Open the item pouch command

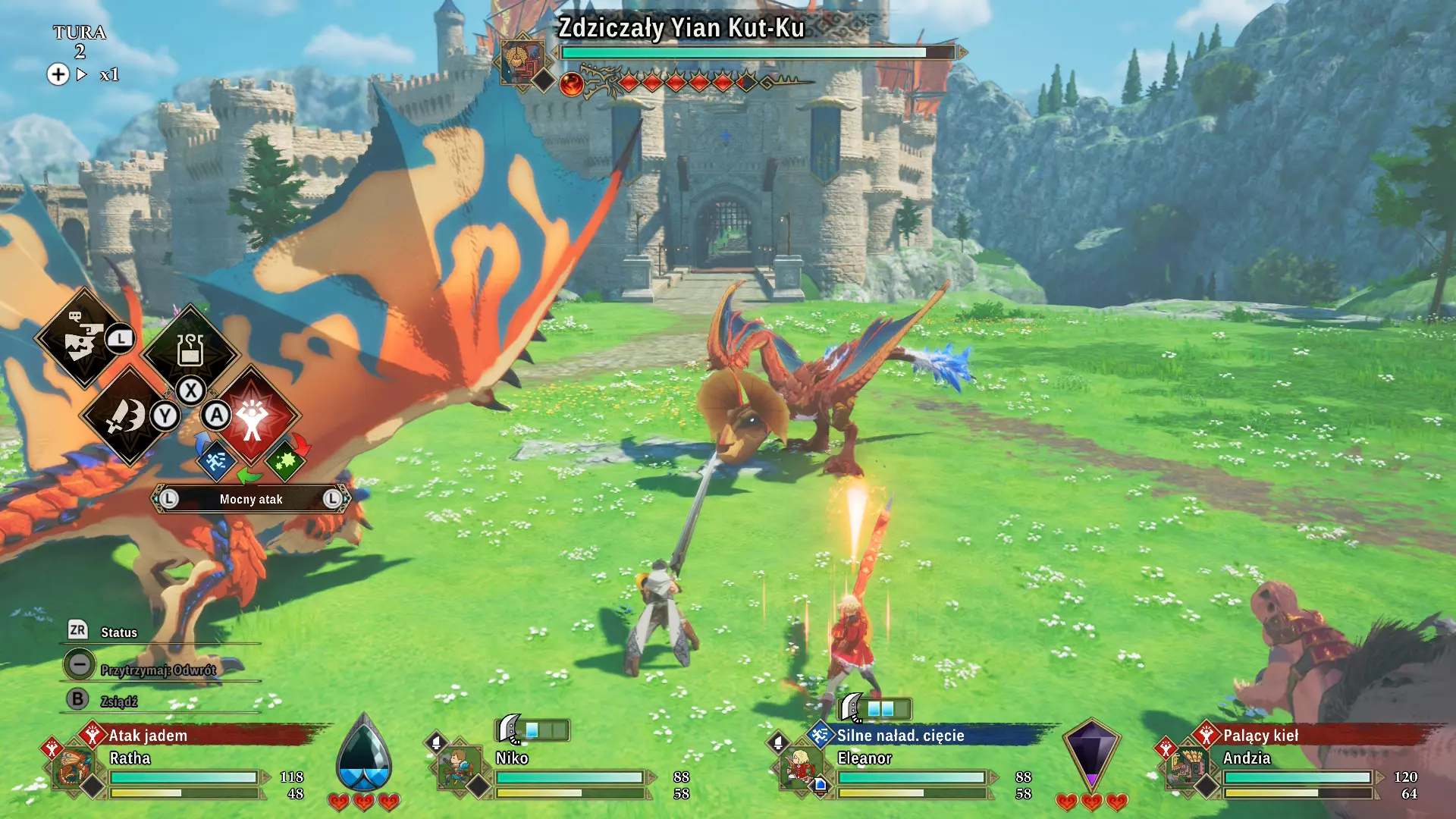(x=190, y=350)
